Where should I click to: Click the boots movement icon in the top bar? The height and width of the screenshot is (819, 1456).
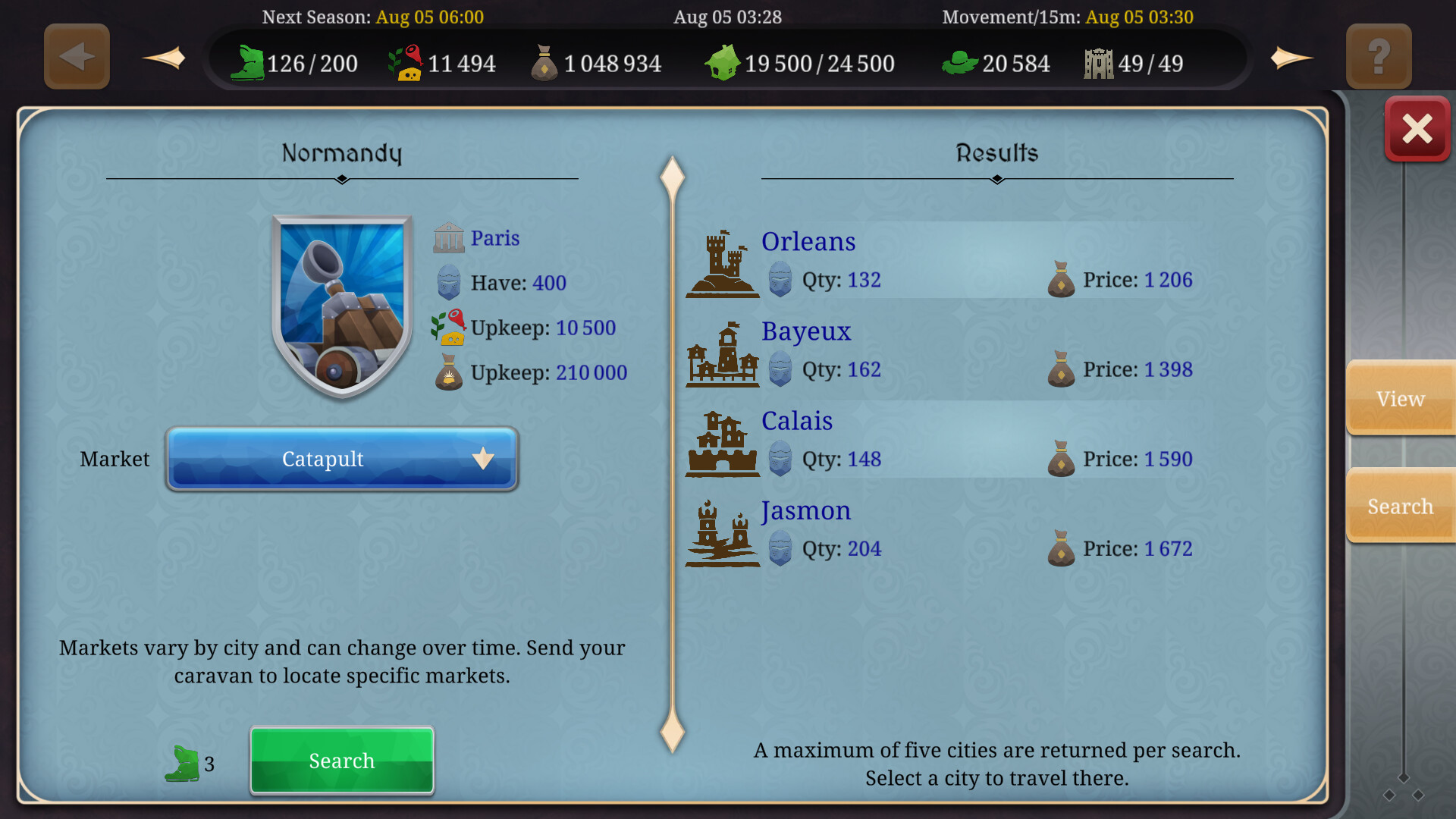tap(251, 64)
